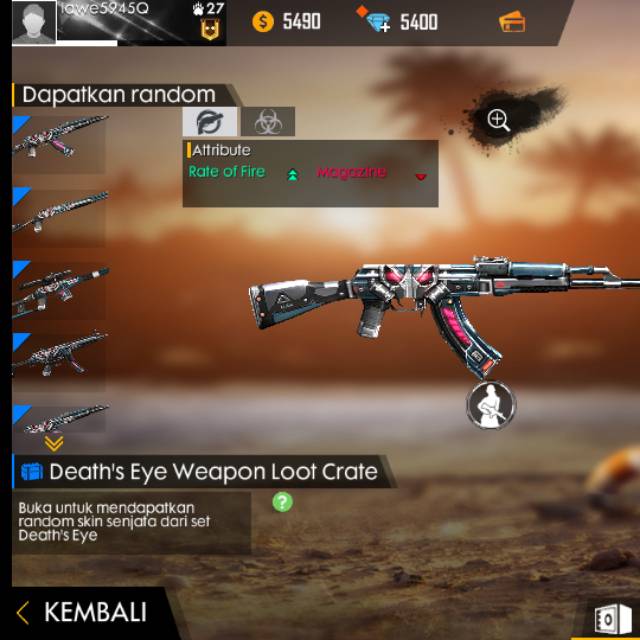Select the AK skin thumbnail with pink magazine
This screenshot has width=640, height=640.
click(60, 138)
